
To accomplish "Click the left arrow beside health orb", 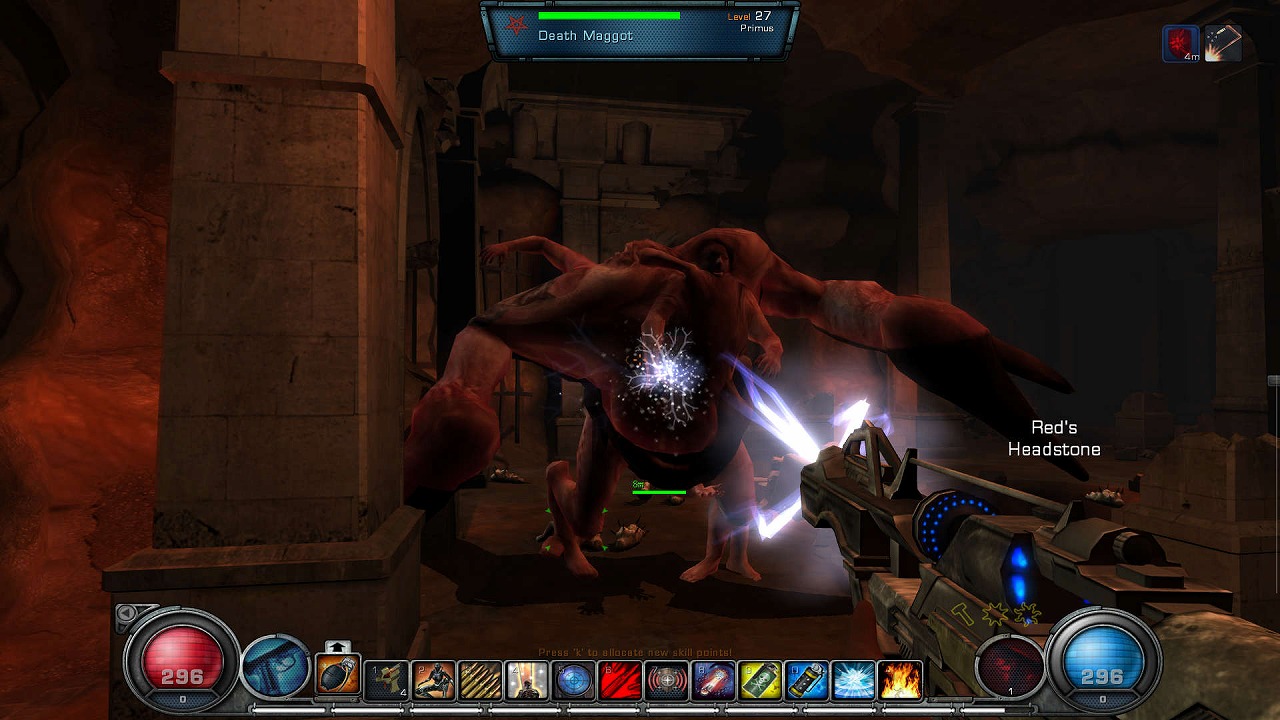I will [x=126, y=612].
